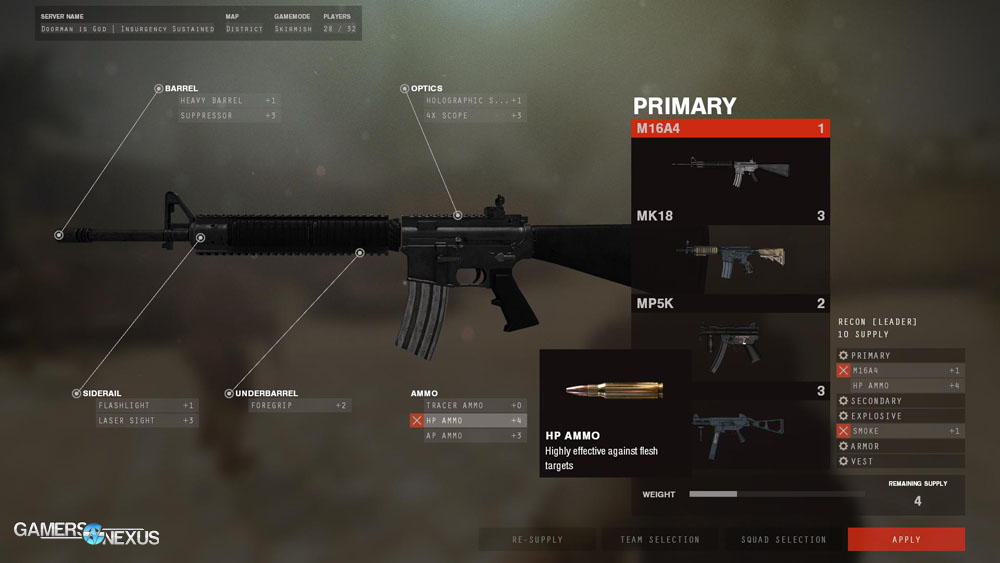The width and height of the screenshot is (1000, 563).
Task: Select the Holographic Sight optic
Action: click(x=474, y=101)
